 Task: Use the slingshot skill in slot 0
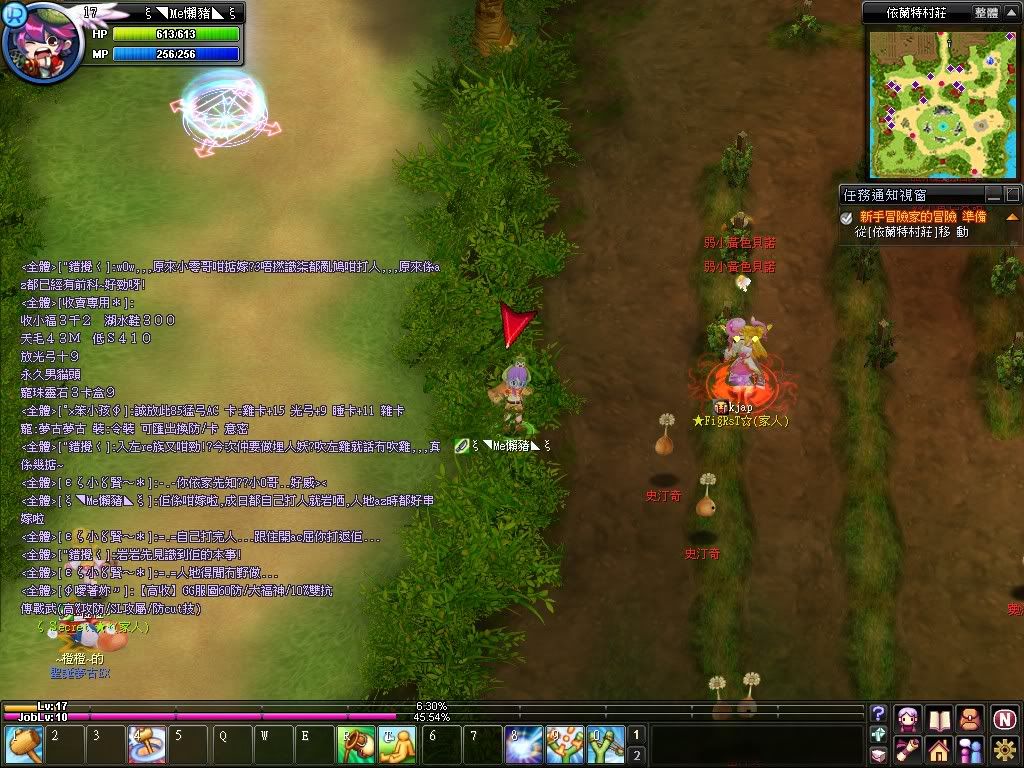coord(605,746)
